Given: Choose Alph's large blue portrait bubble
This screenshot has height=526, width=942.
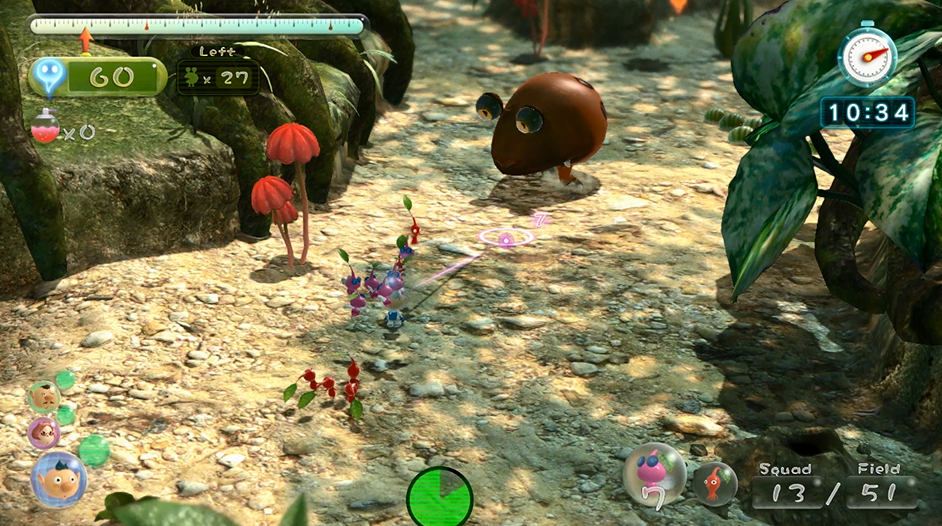Looking at the screenshot, I should tap(58, 480).
